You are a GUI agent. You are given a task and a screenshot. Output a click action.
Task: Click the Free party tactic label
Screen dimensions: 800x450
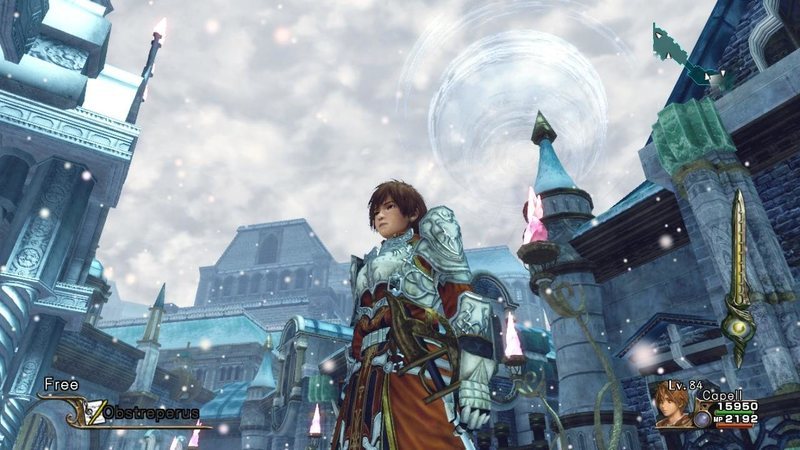pyautogui.click(x=60, y=383)
